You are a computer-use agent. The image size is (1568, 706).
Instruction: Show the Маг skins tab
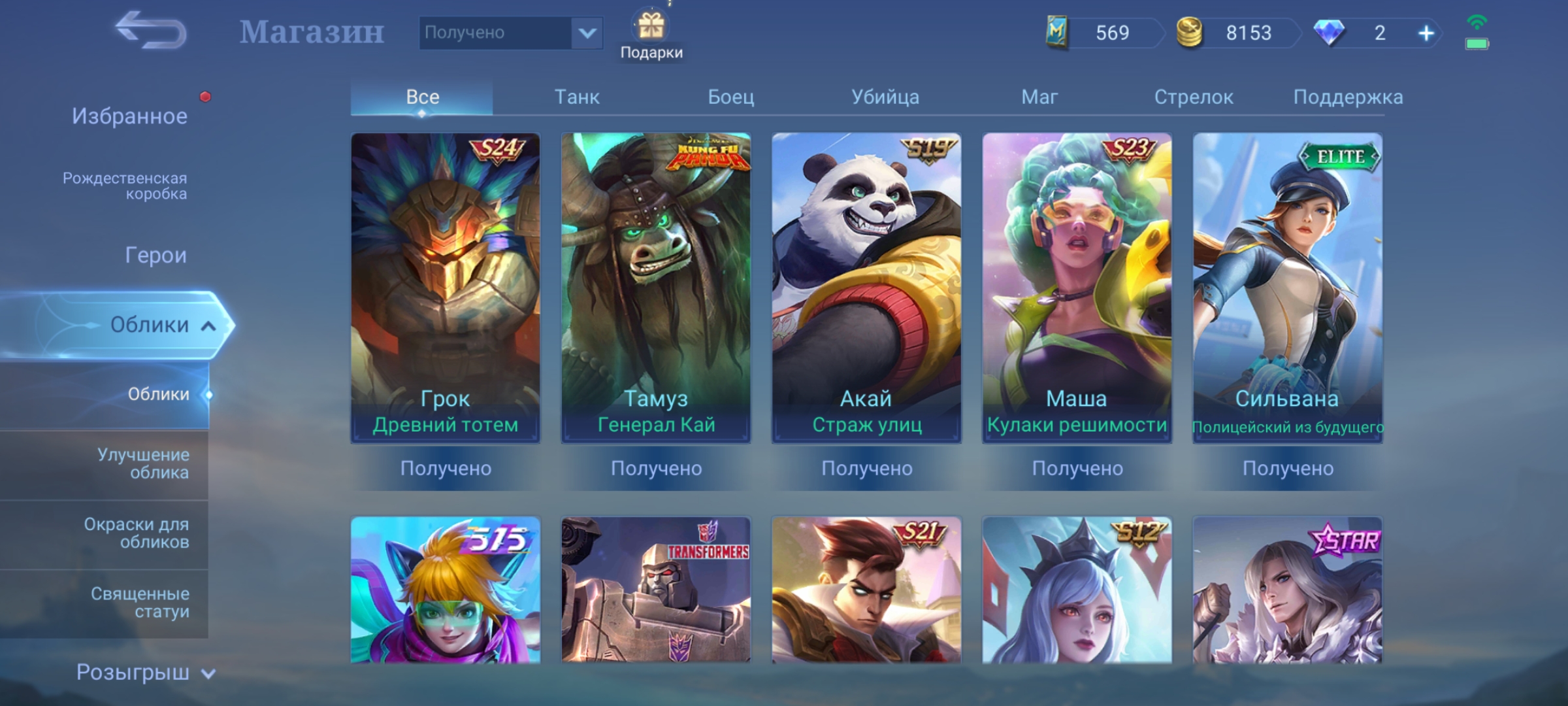tap(1039, 97)
